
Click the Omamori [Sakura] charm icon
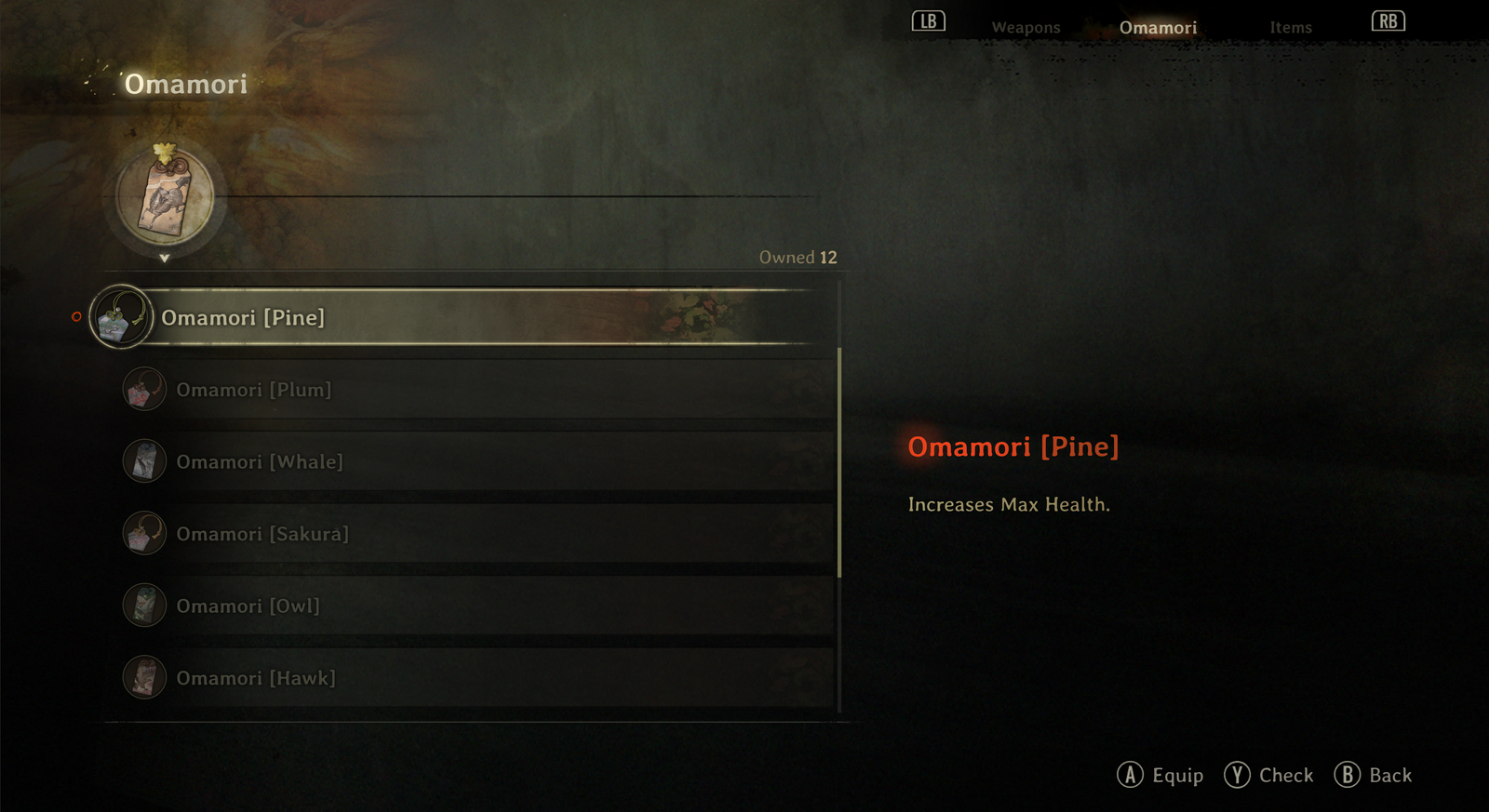pyautogui.click(x=144, y=532)
